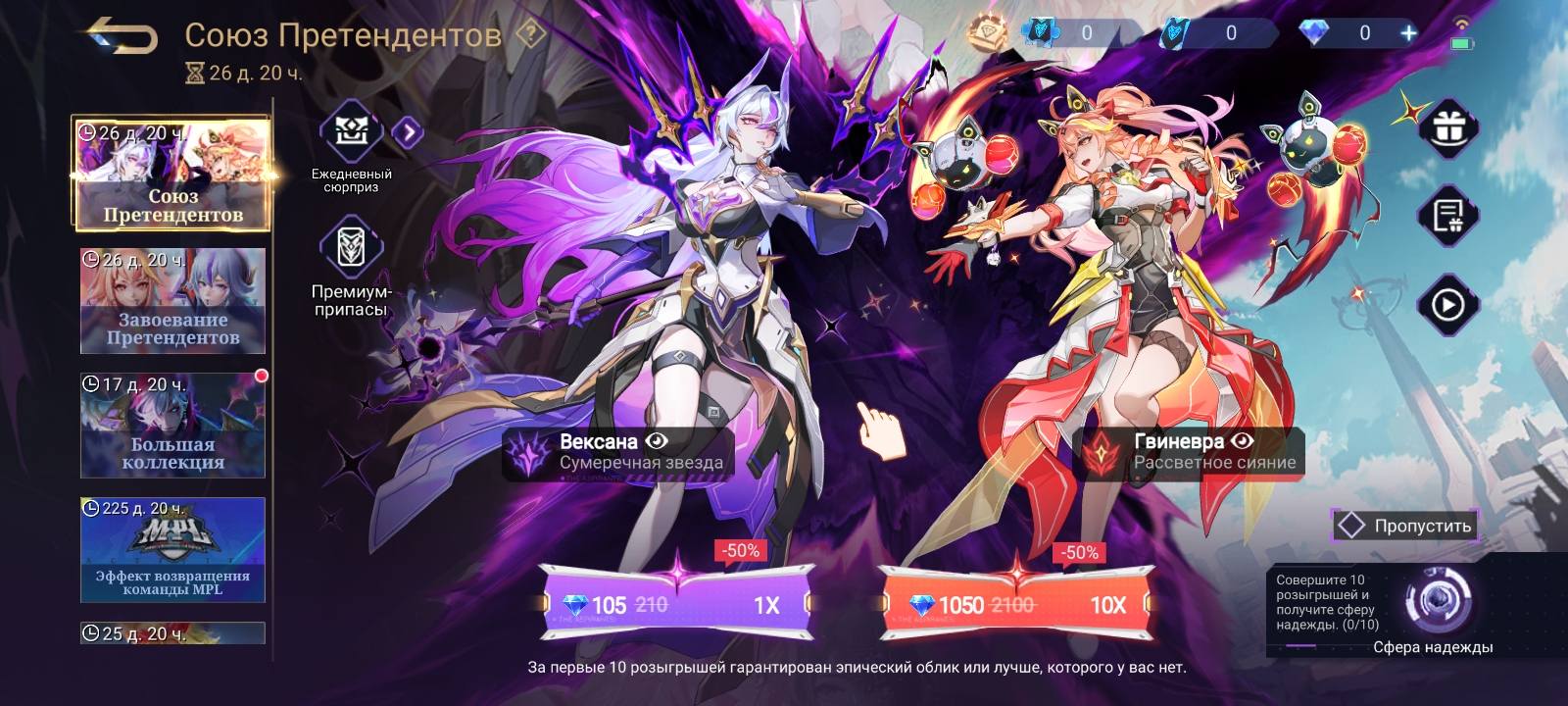
Task: Open the gift box rewards icon
Action: (1447, 127)
